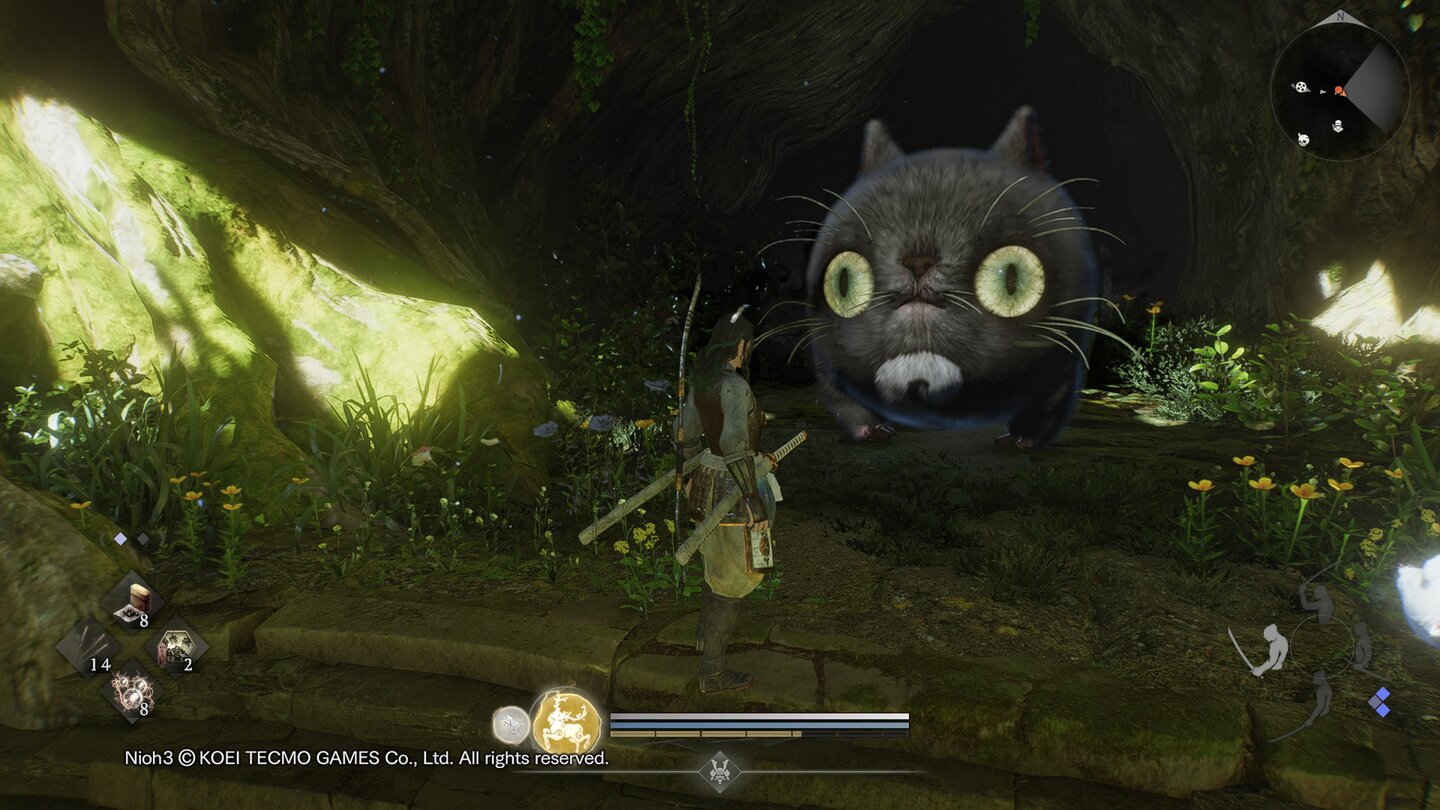Toggle the red enemy dot on the minimap
1440x810 pixels.
tap(1339, 89)
